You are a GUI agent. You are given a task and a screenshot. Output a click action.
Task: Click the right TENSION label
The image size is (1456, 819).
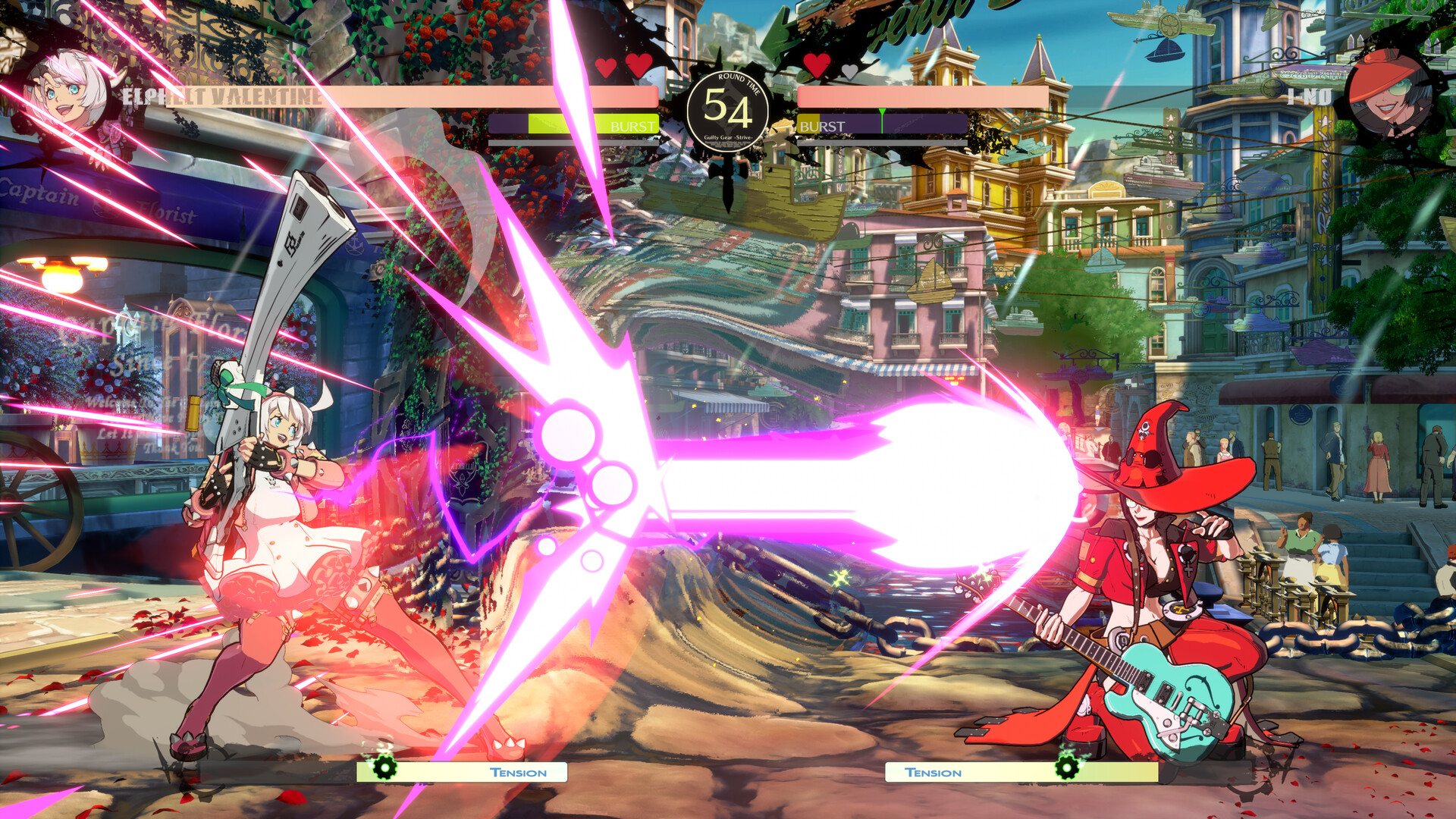(x=934, y=773)
